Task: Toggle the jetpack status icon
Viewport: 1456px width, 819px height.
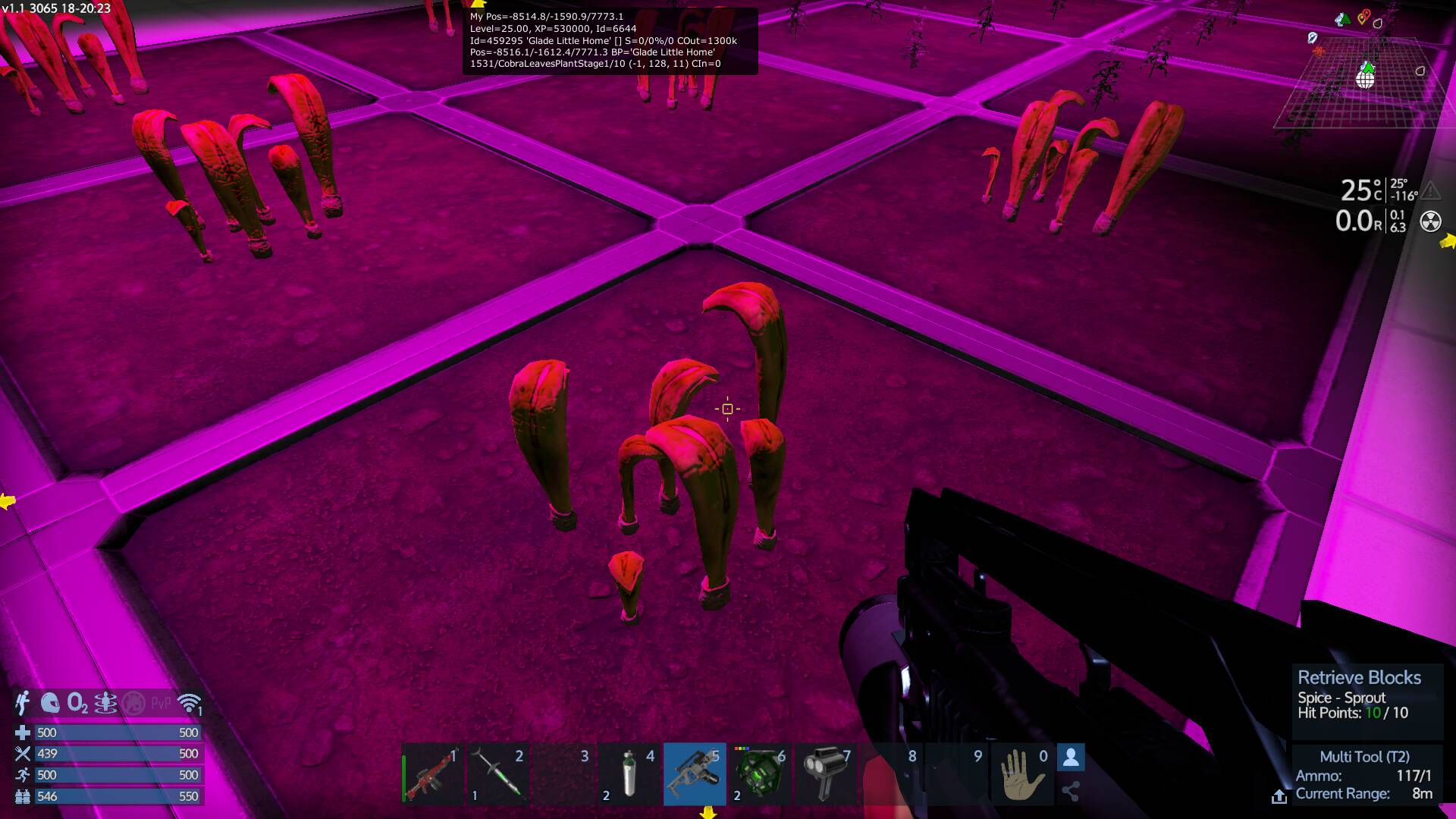Action: [x=23, y=703]
